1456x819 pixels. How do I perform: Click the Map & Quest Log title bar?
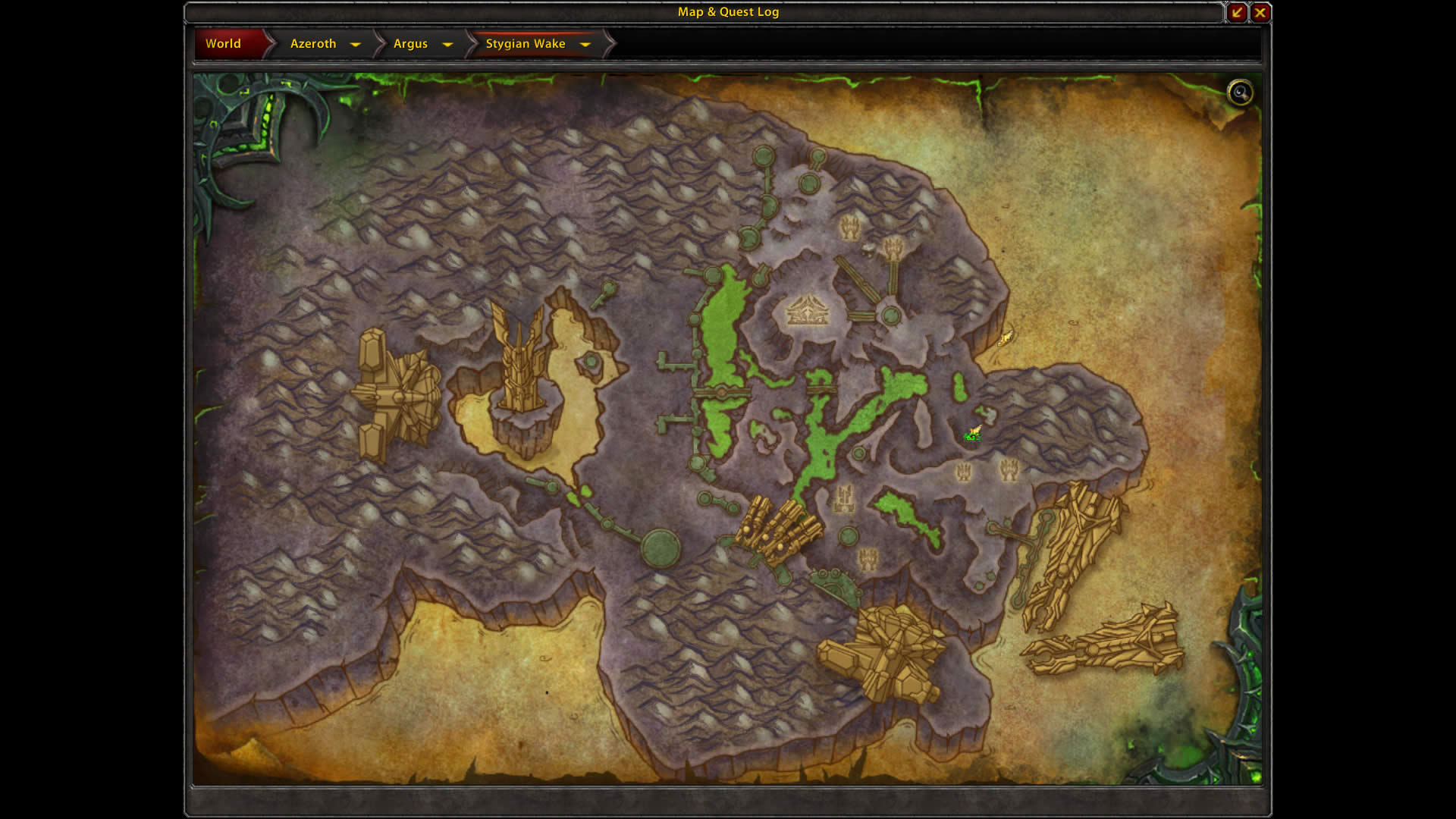tap(728, 12)
